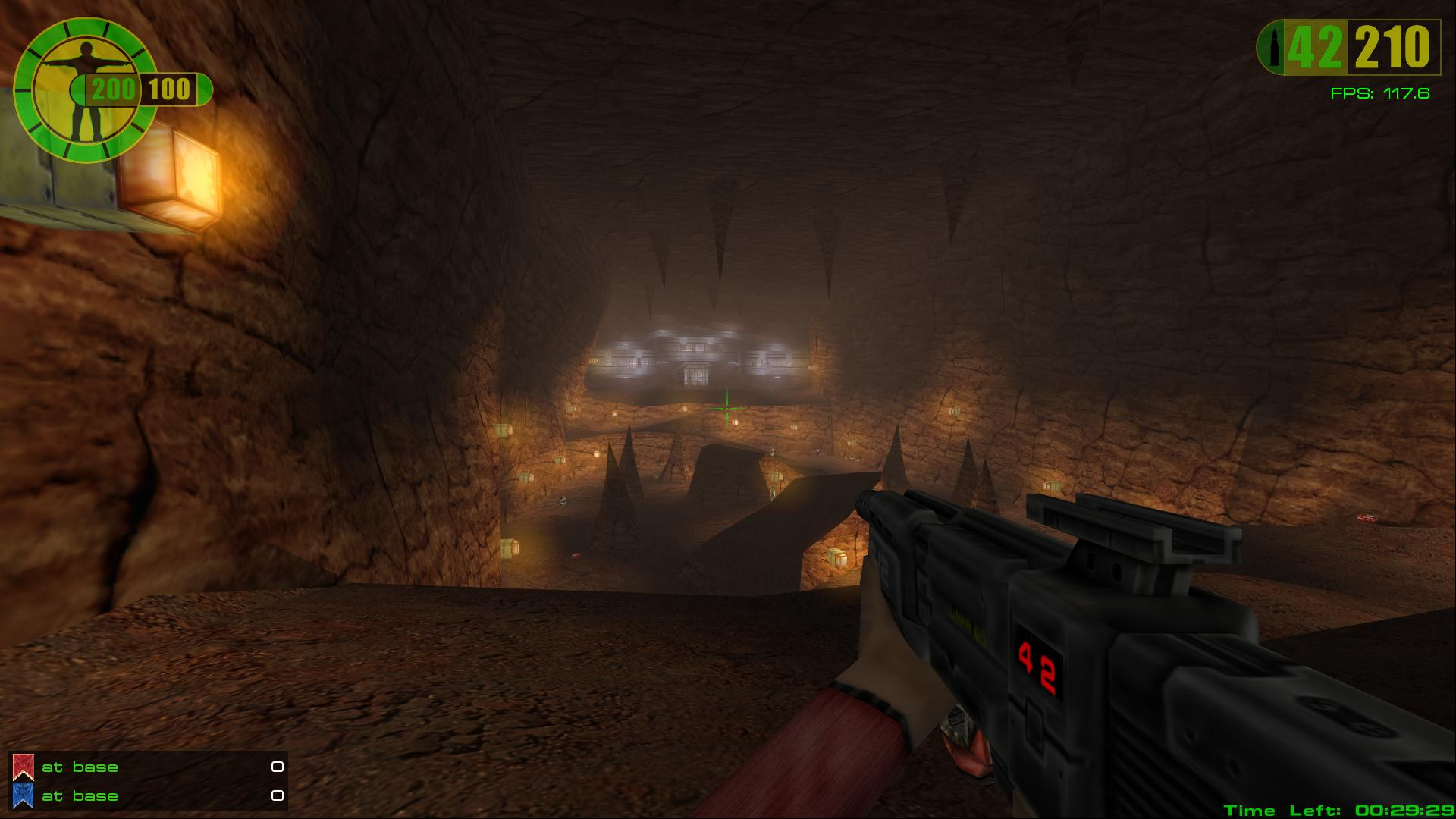This screenshot has height=819, width=1456.
Task: Click the bullet ammo icon
Action: pos(1271,47)
